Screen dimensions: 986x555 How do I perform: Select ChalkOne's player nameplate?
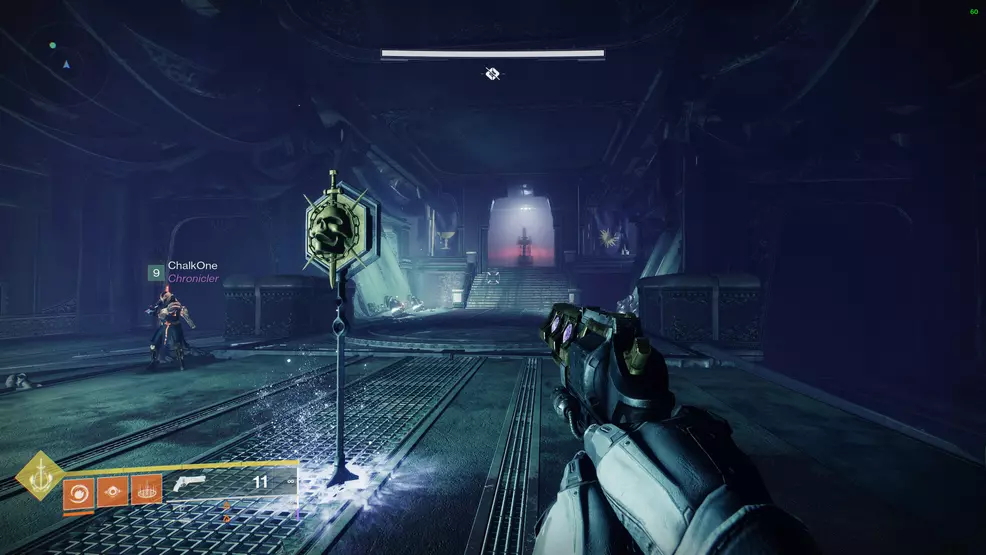click(192, 266)
